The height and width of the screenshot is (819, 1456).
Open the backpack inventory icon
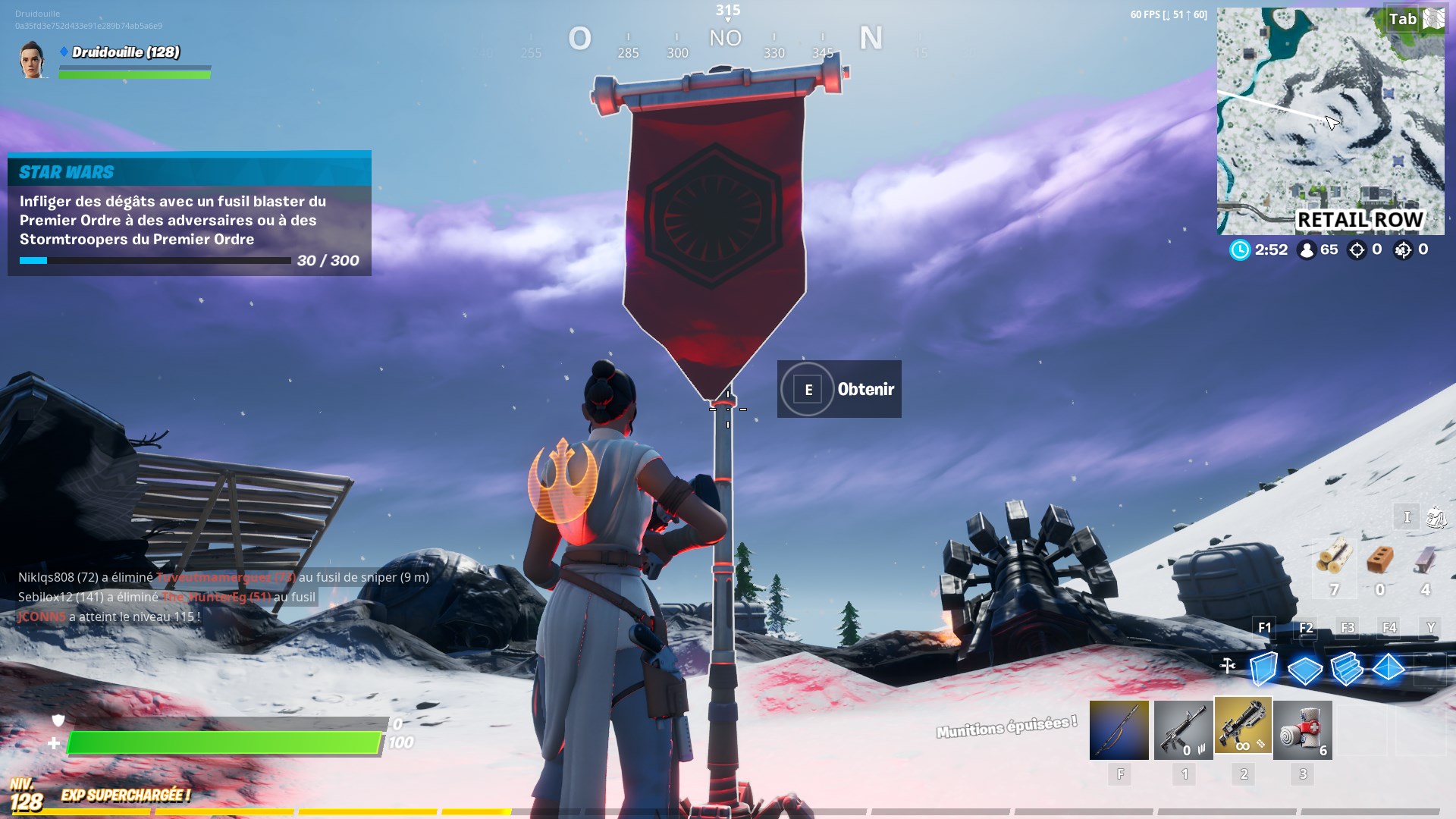(x=1436, y=516)
